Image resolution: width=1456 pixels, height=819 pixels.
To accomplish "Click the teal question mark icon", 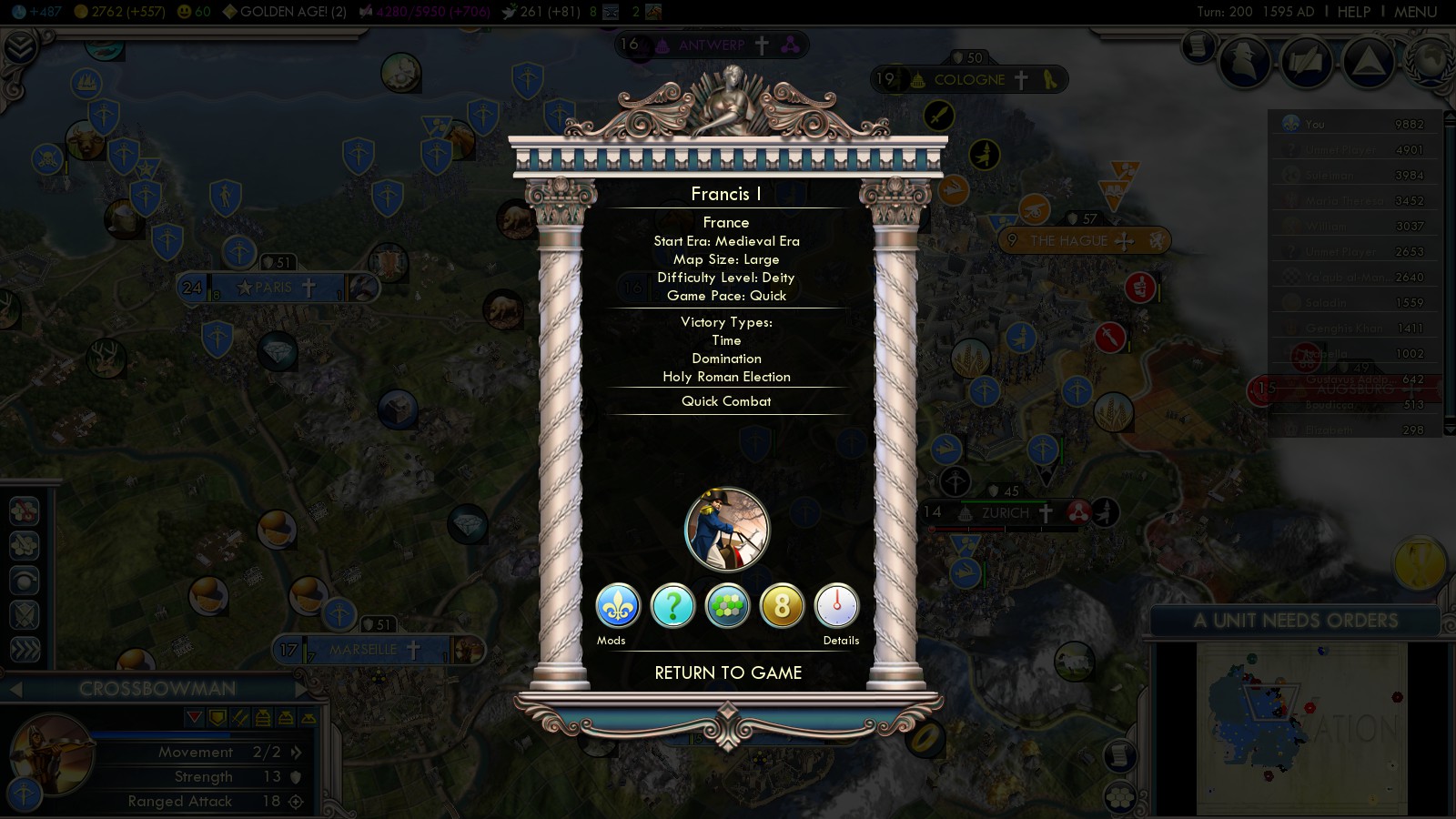I will point(673,606).
